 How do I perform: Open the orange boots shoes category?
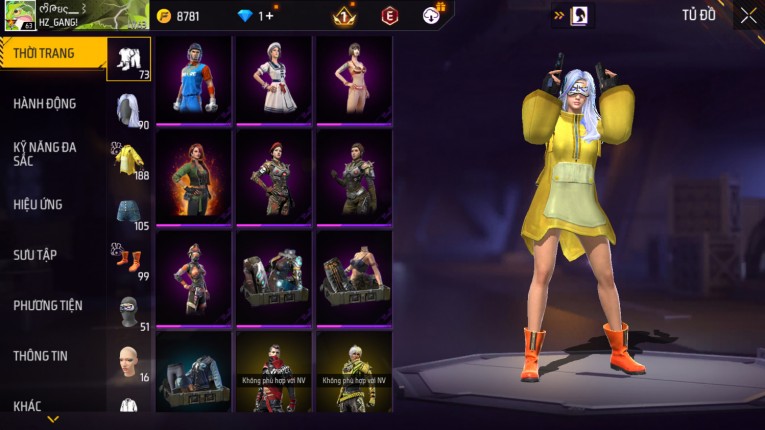click(129, 260)
